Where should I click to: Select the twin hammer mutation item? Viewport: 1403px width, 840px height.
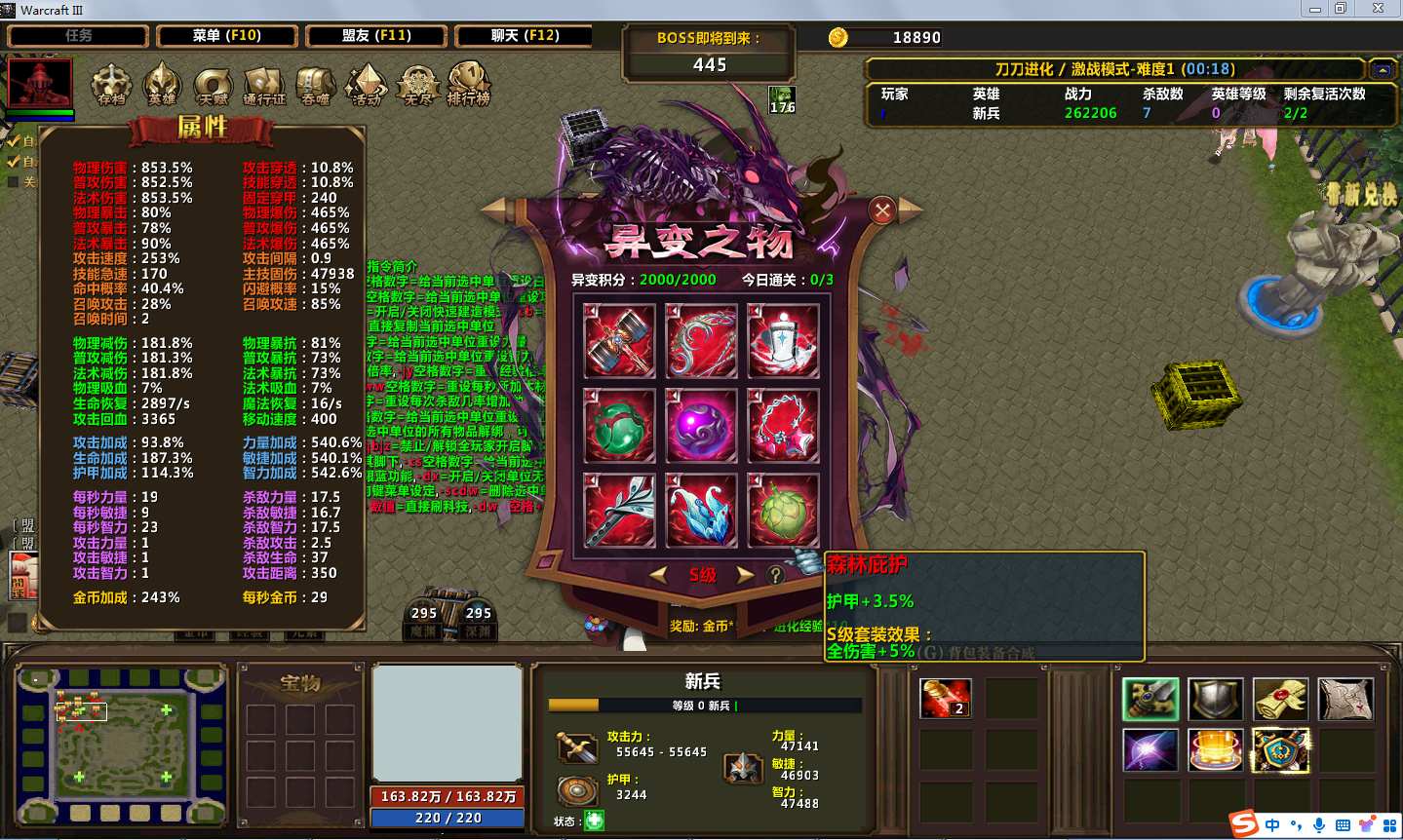click(x=618, y=340)
